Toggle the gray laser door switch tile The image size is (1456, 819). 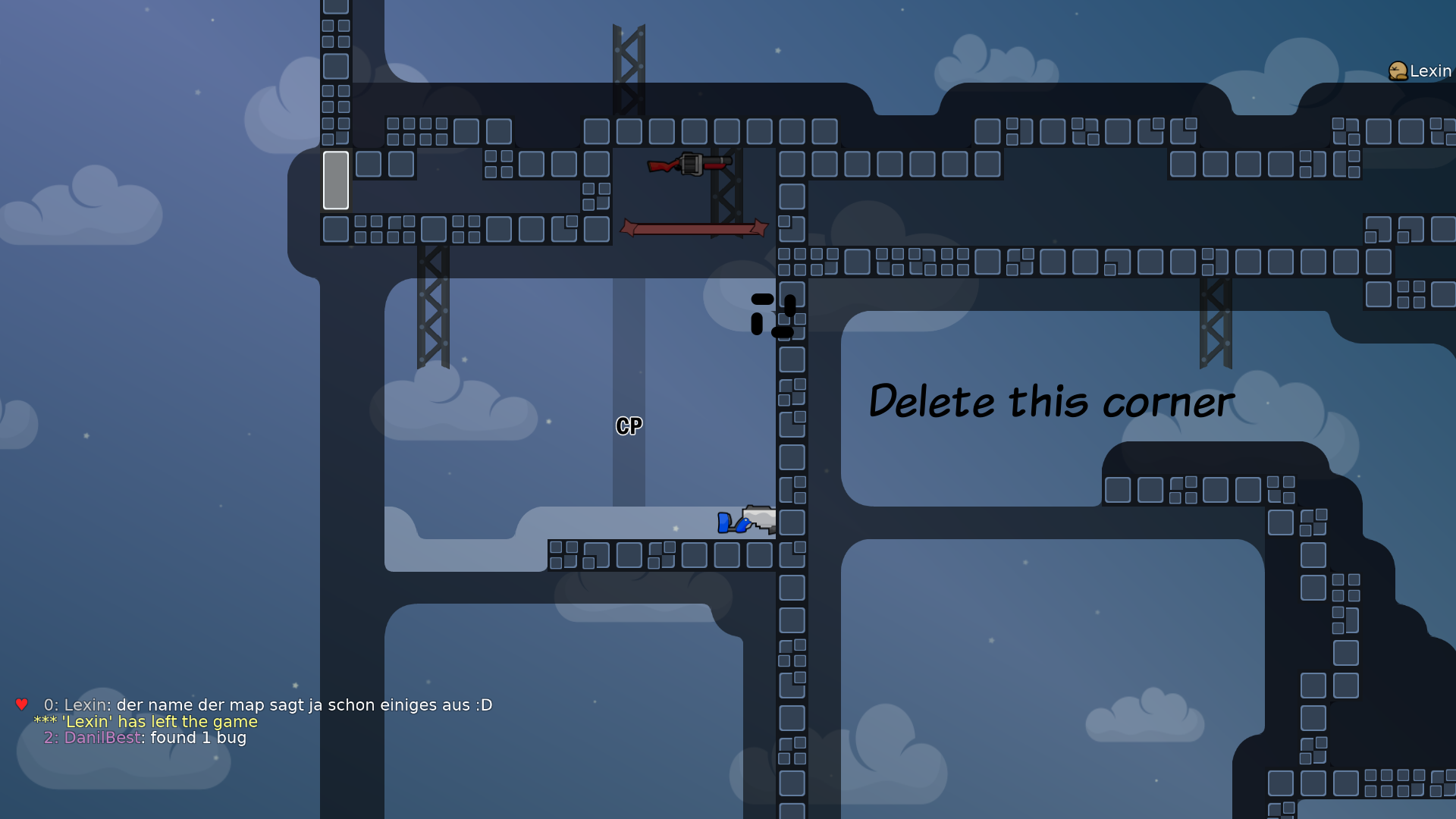(335, 180)
